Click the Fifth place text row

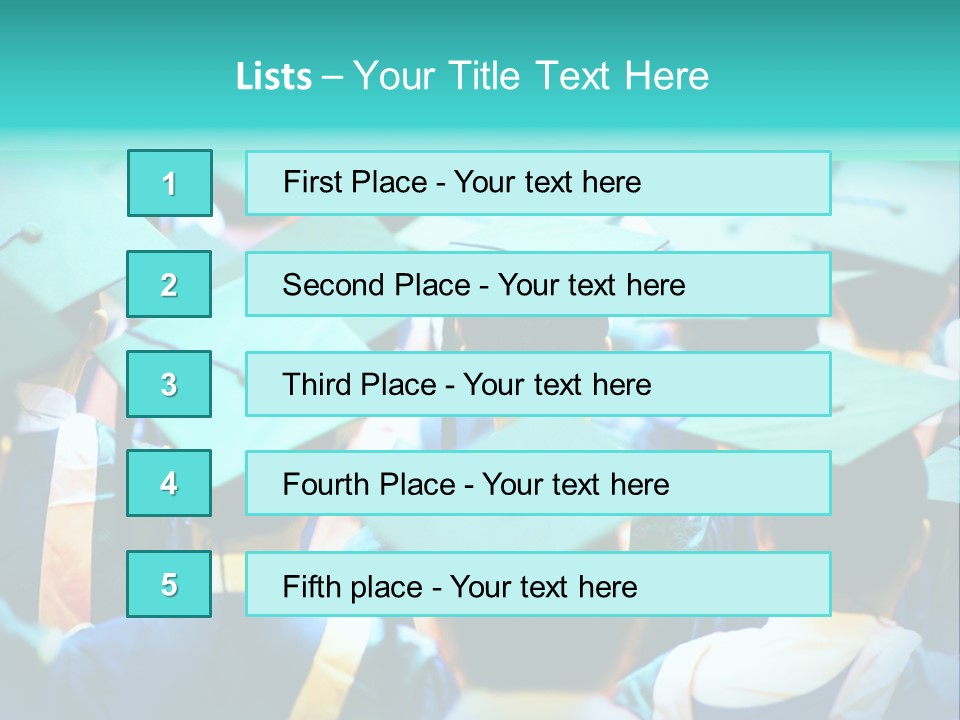(538, 584)
